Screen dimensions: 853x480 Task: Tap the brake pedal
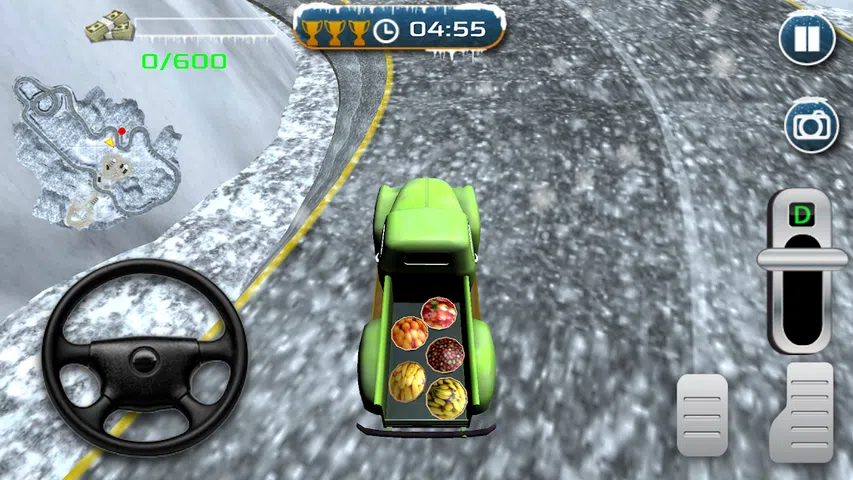[x=702, y=414]
